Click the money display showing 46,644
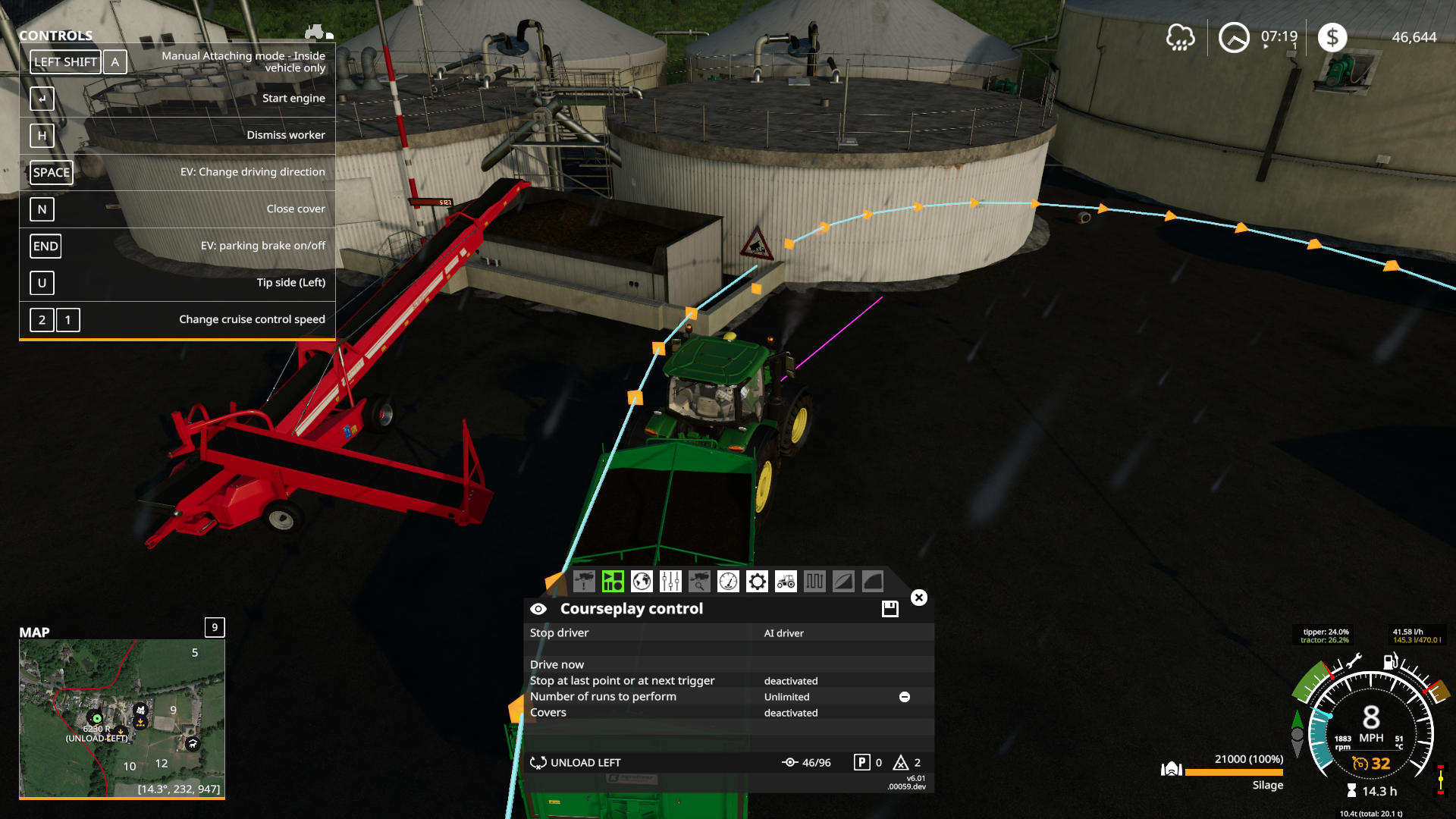 pos(1417,35)
